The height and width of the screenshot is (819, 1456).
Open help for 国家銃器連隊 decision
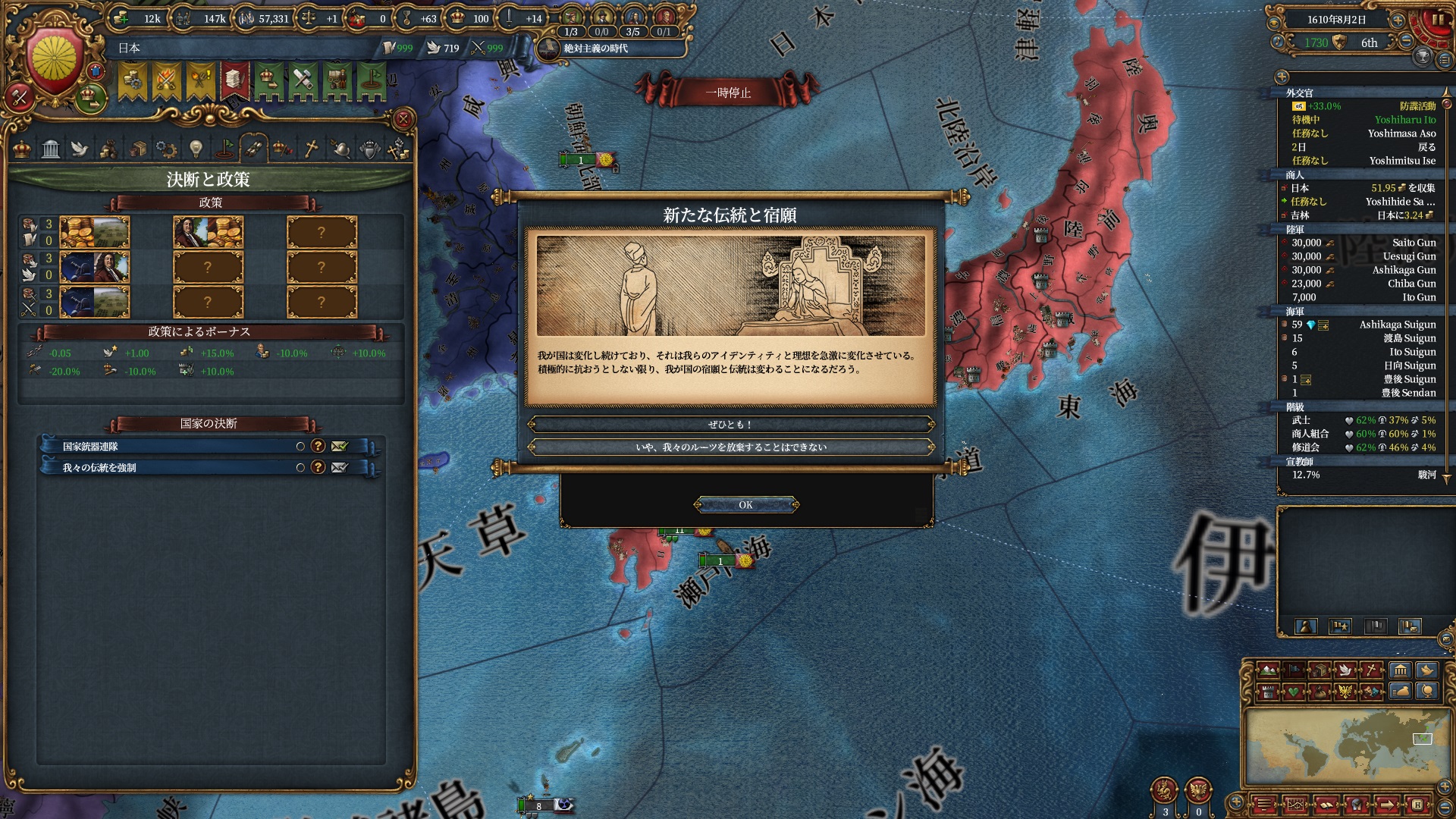[x=318, y=447]
